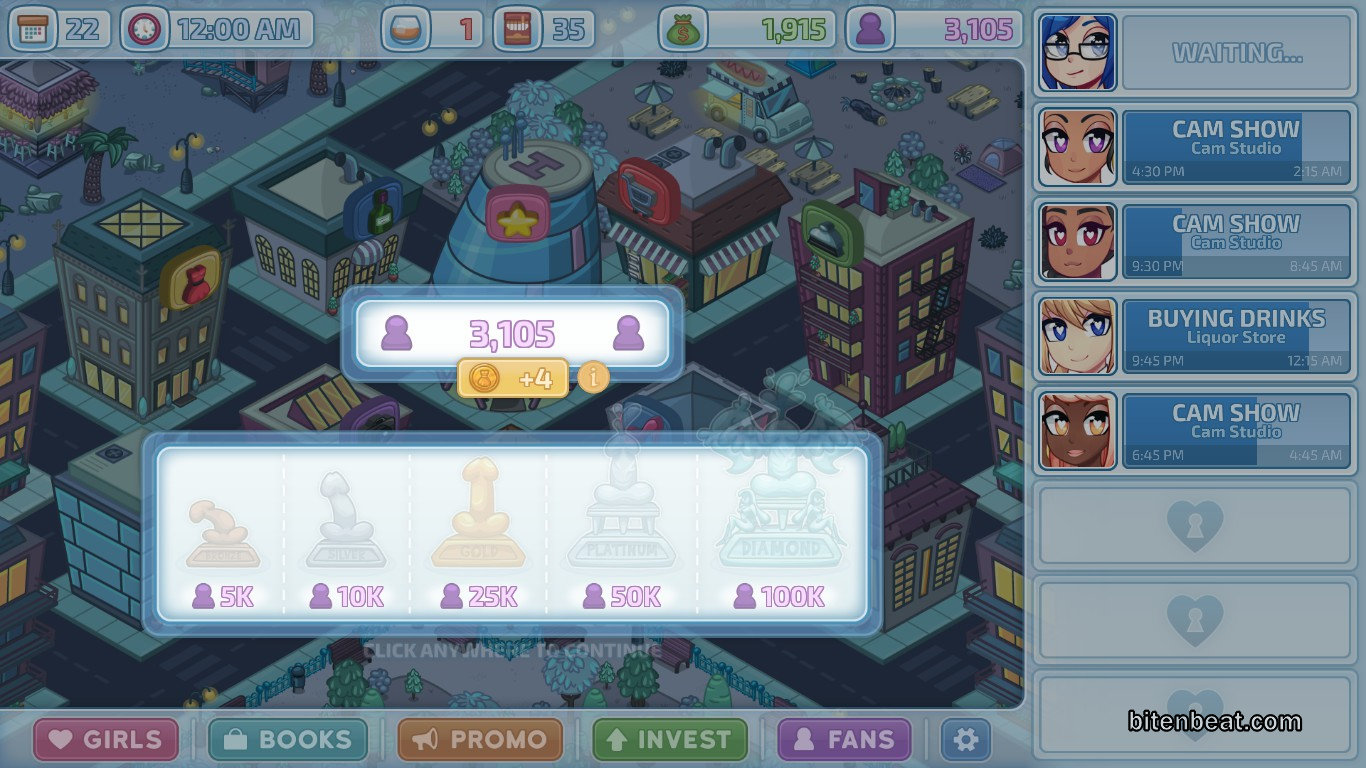Open settings with the gear button
This screenshot has width=1366, height=768.
(965, 740)
